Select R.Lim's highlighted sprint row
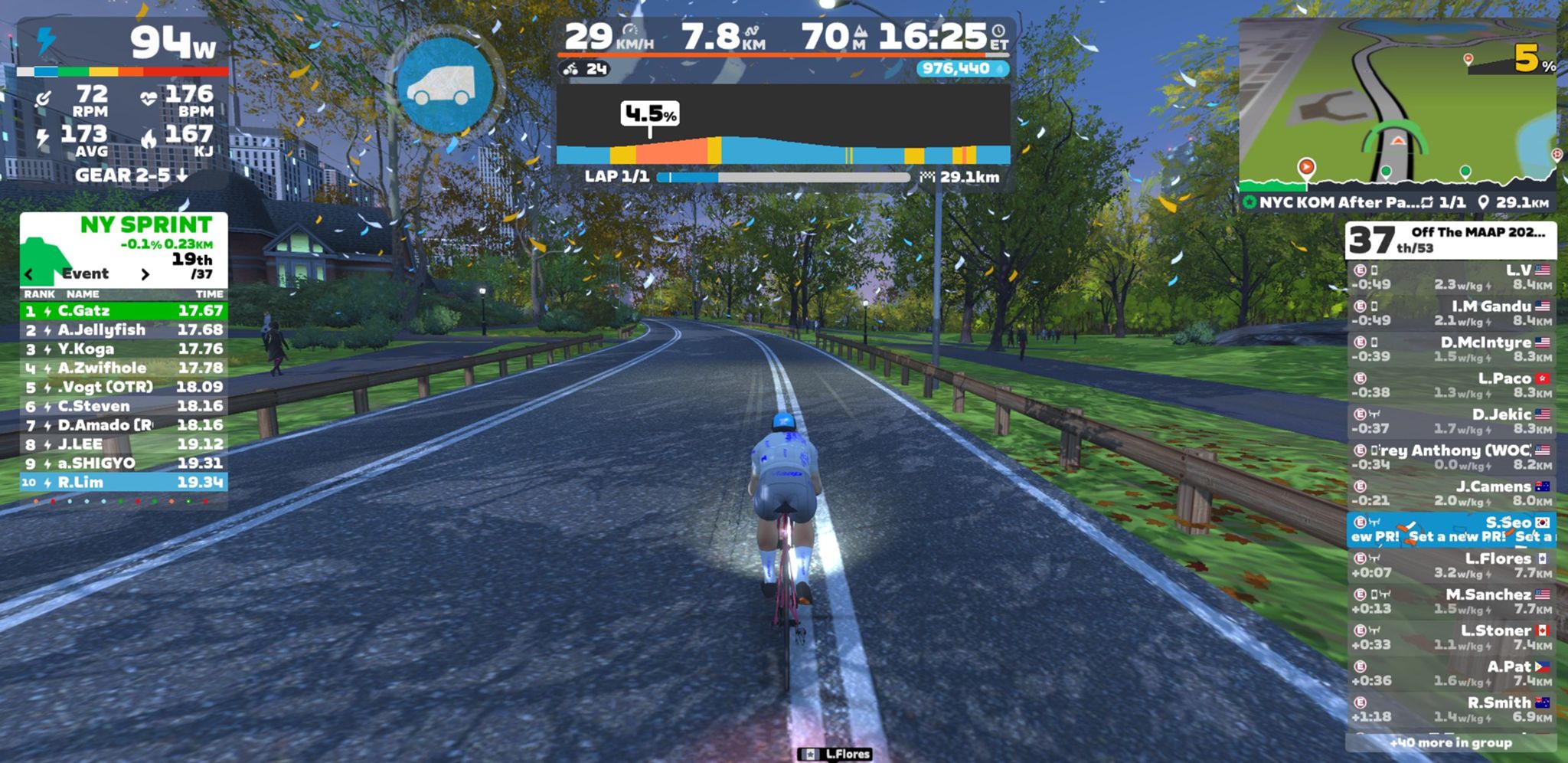The height and width of the screenshot is (763, 1568). [x=123, y=483]
